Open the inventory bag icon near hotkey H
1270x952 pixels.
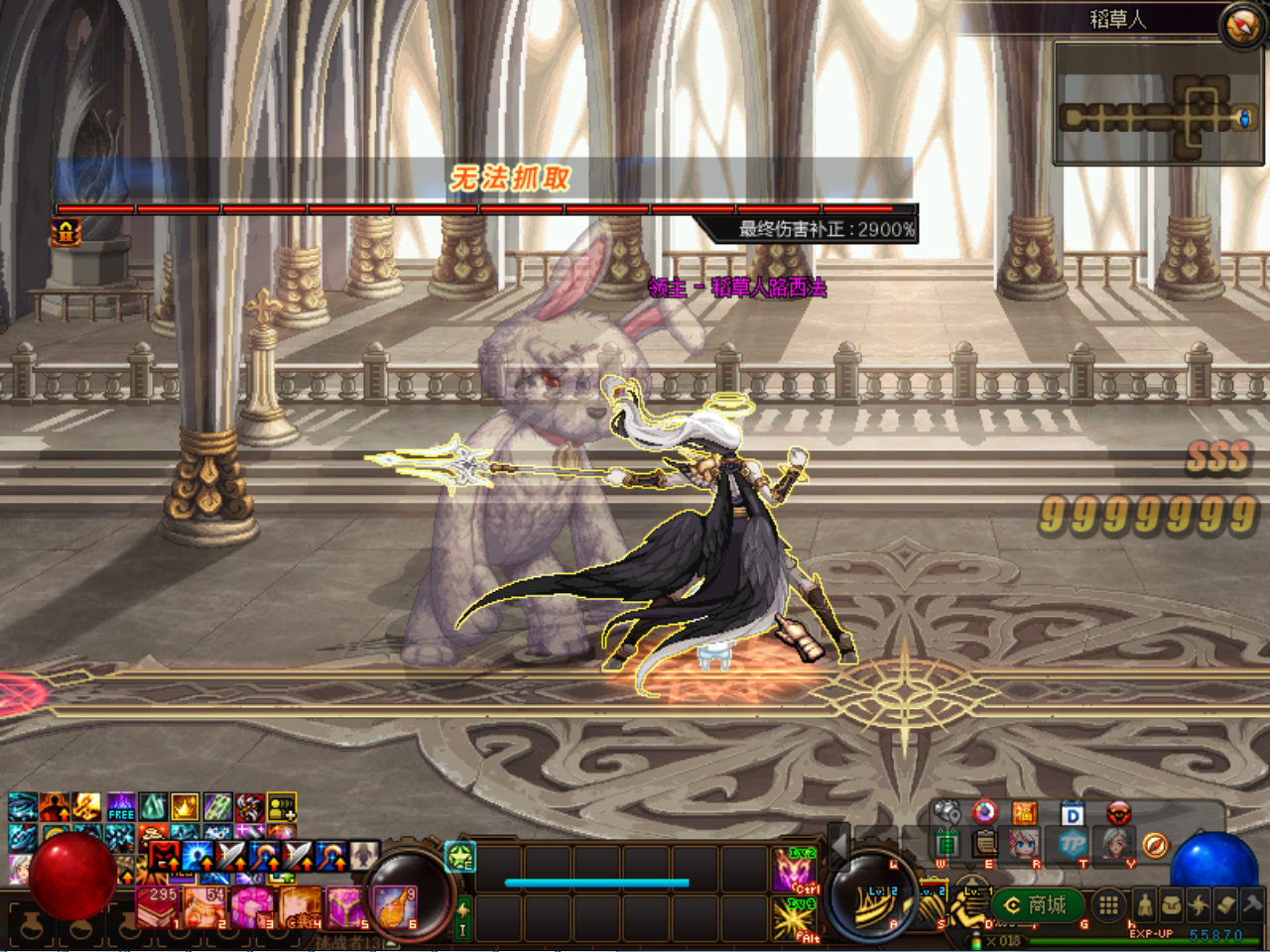pyautogui.click(x=1171, y=904)
